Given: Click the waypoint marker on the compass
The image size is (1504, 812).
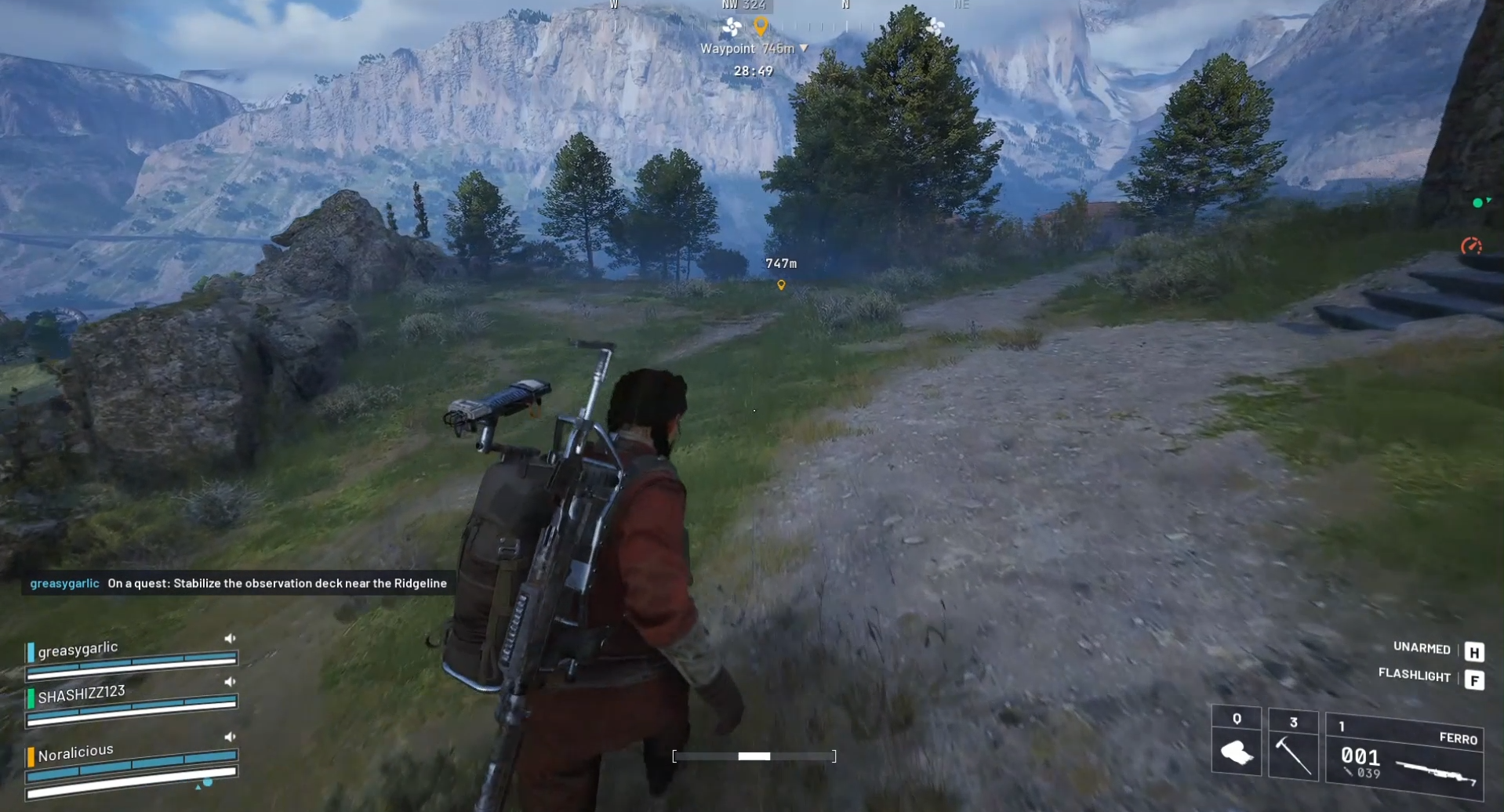Looking at the screenshot, I should pos(759,24).
